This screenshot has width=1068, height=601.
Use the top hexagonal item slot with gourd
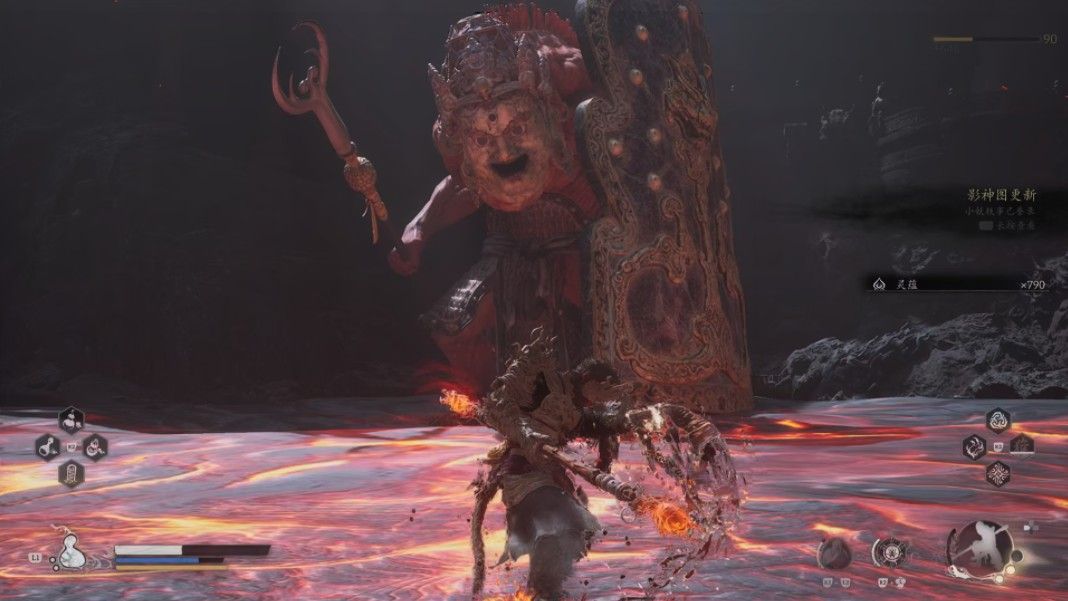click(x=71, y=420)
